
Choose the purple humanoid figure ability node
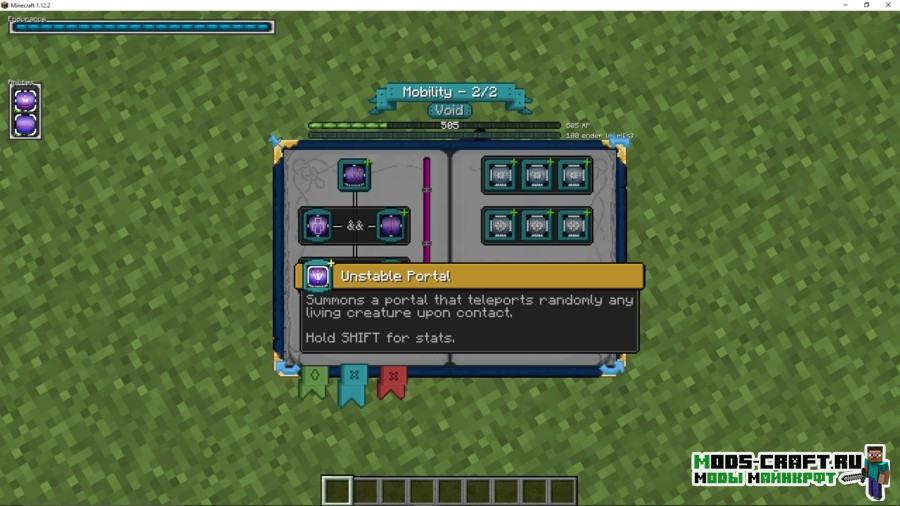point(317,226)
